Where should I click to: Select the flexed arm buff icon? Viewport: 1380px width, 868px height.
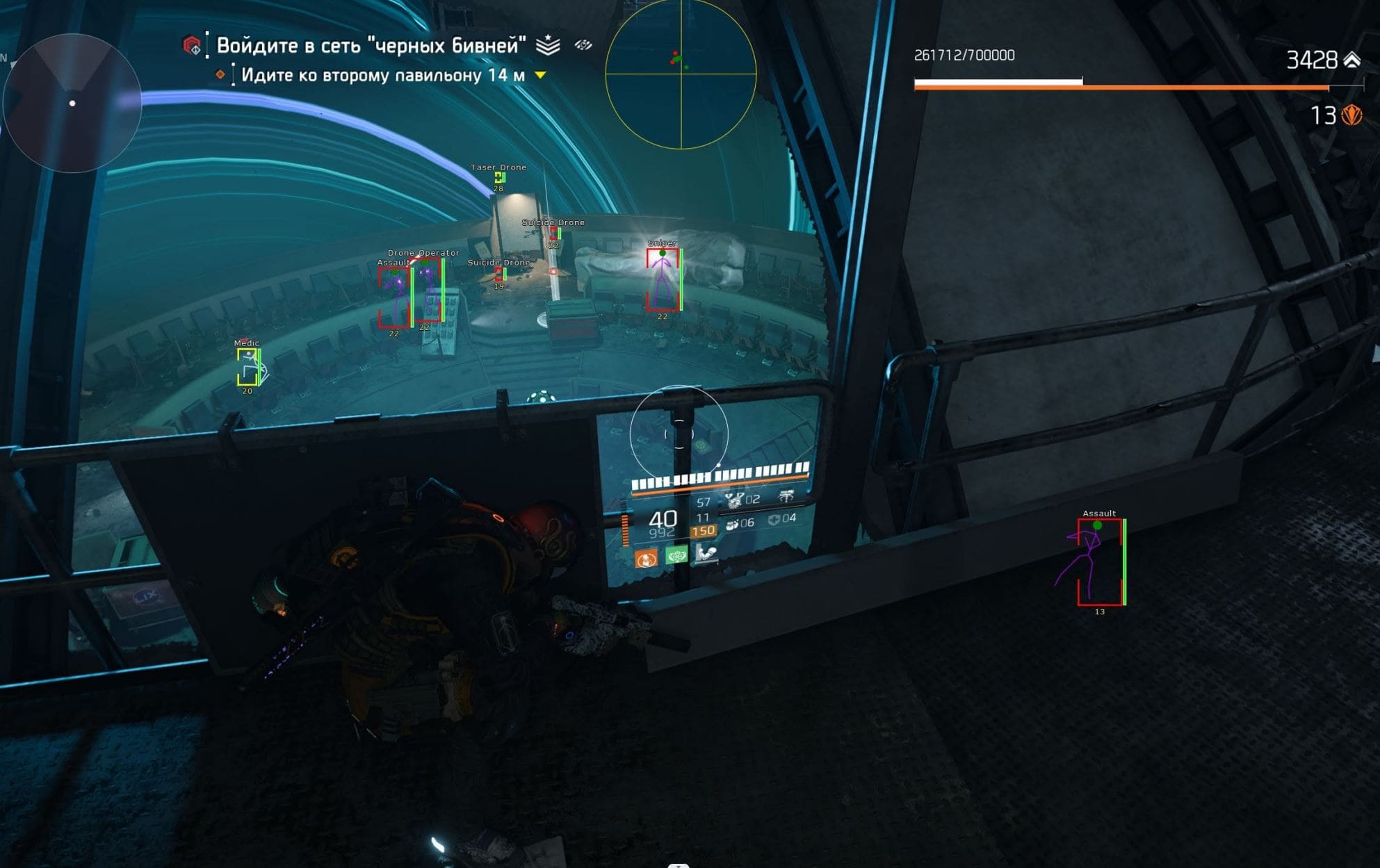point(706,552)
